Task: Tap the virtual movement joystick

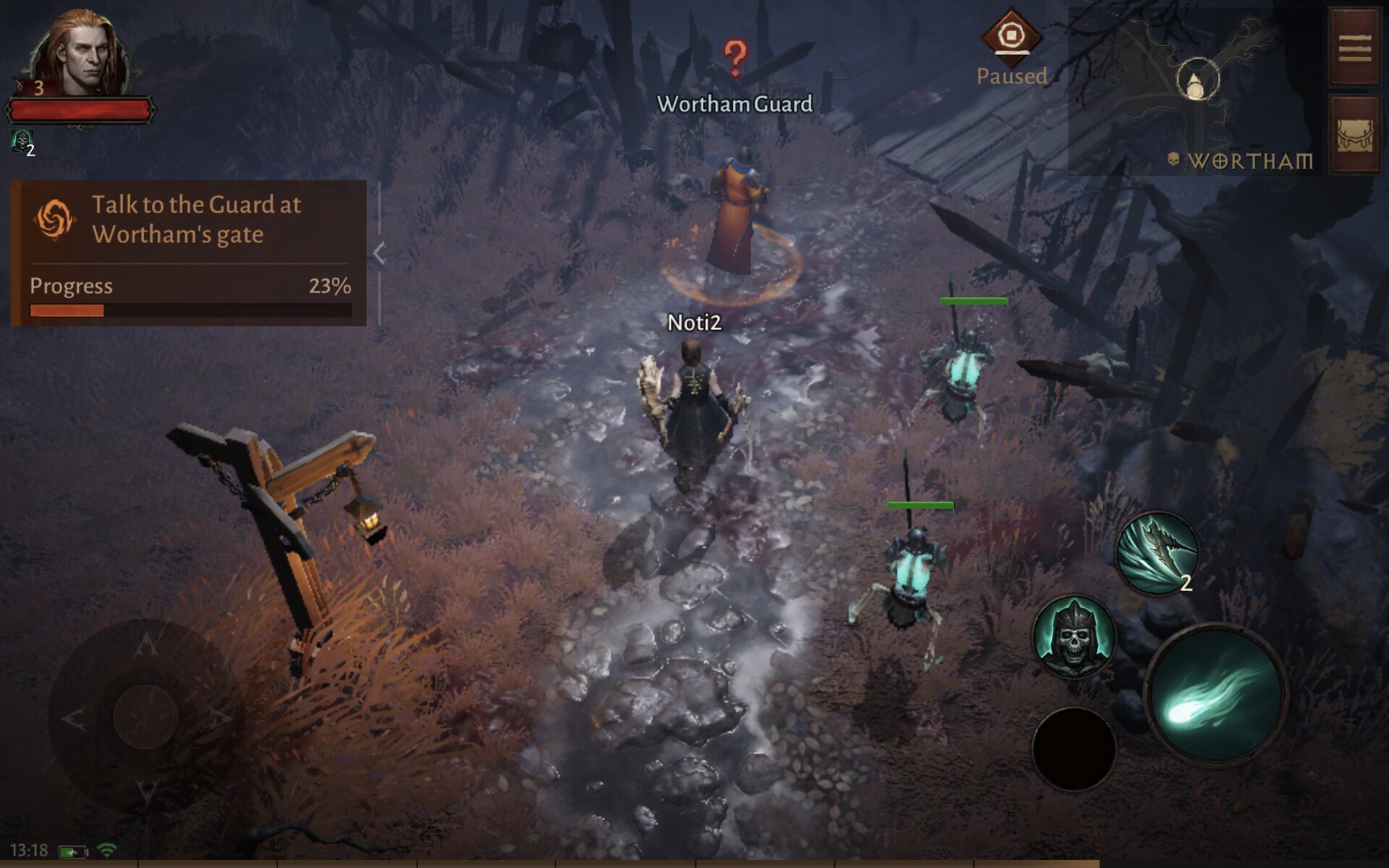Action: click(145, 716)
